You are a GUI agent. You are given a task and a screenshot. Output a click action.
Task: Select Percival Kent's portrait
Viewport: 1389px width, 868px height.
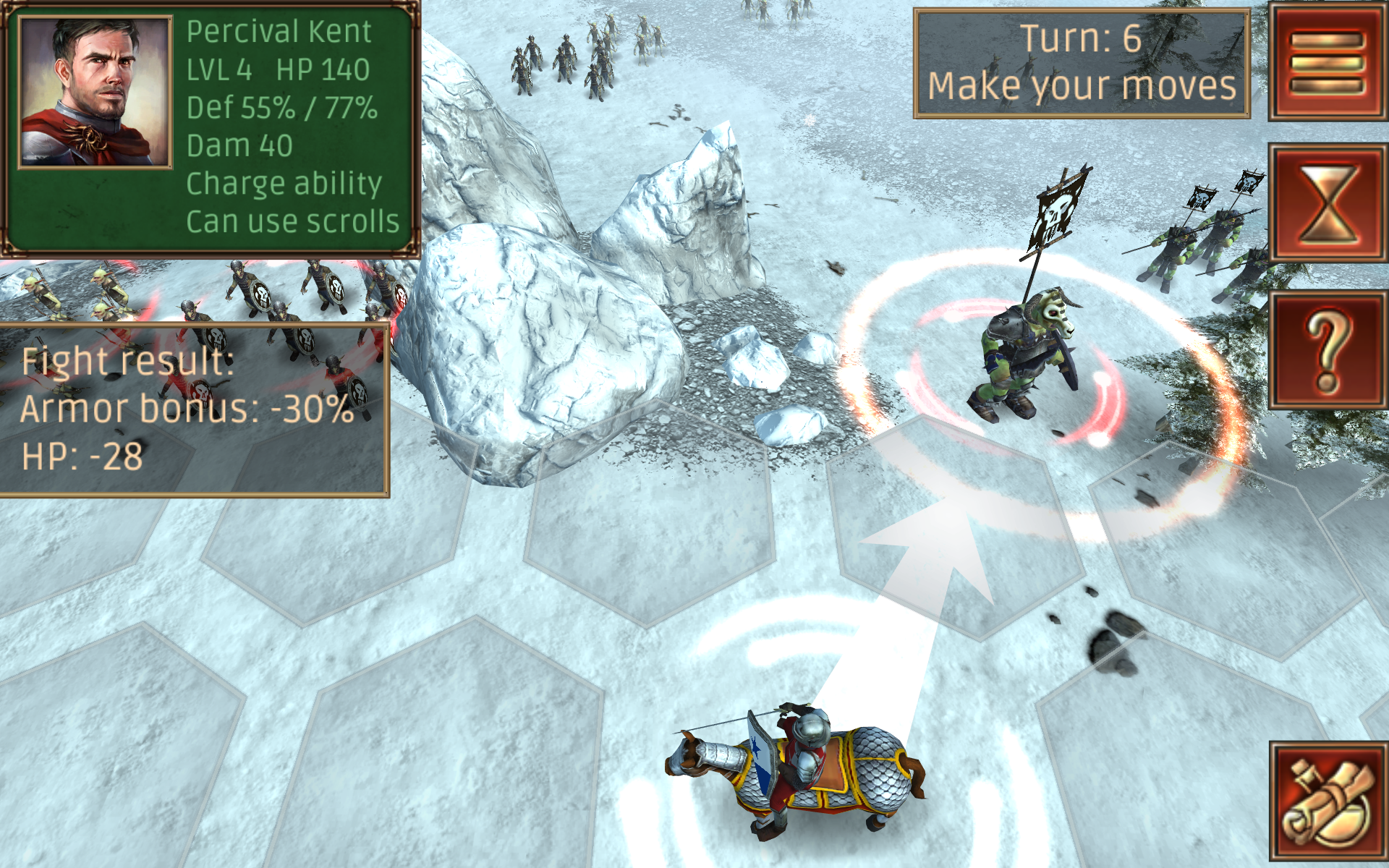95,93
